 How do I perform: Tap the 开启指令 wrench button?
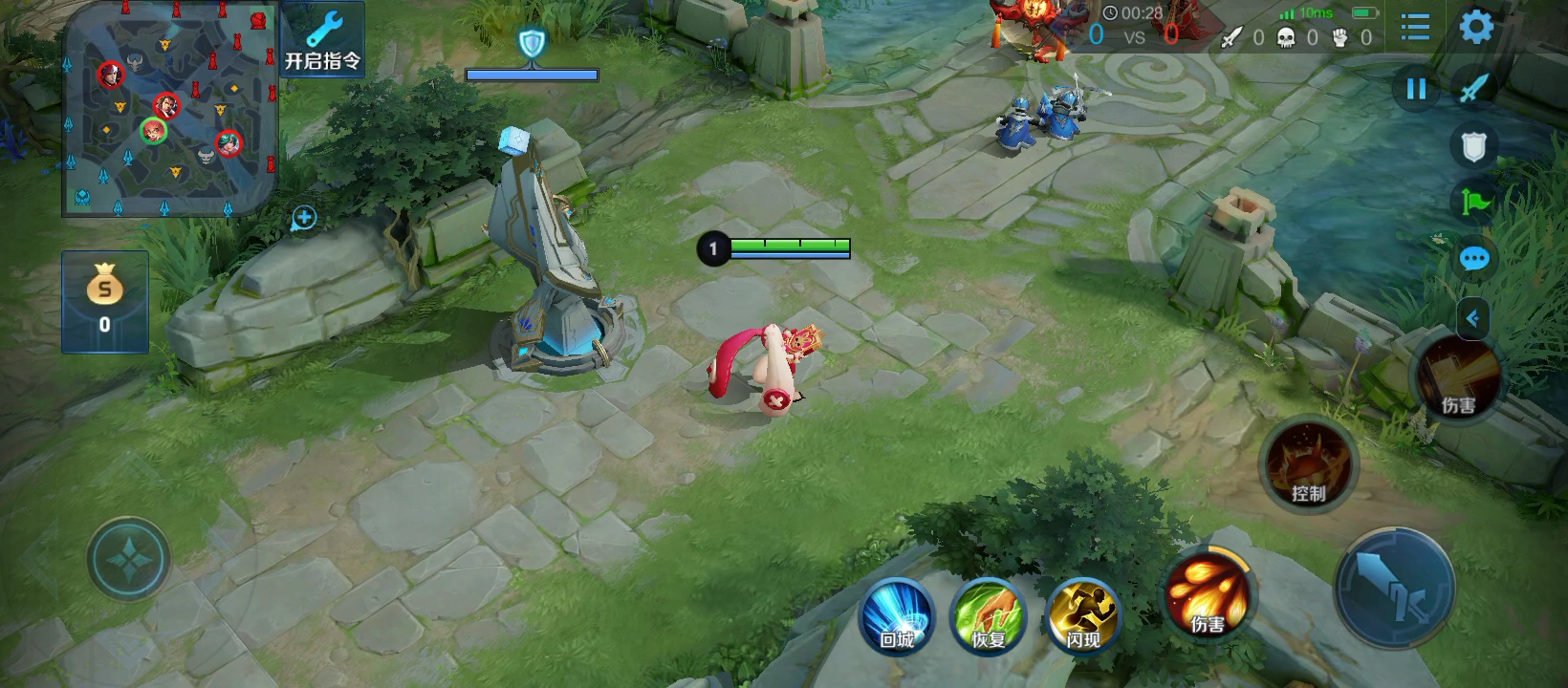323,41
